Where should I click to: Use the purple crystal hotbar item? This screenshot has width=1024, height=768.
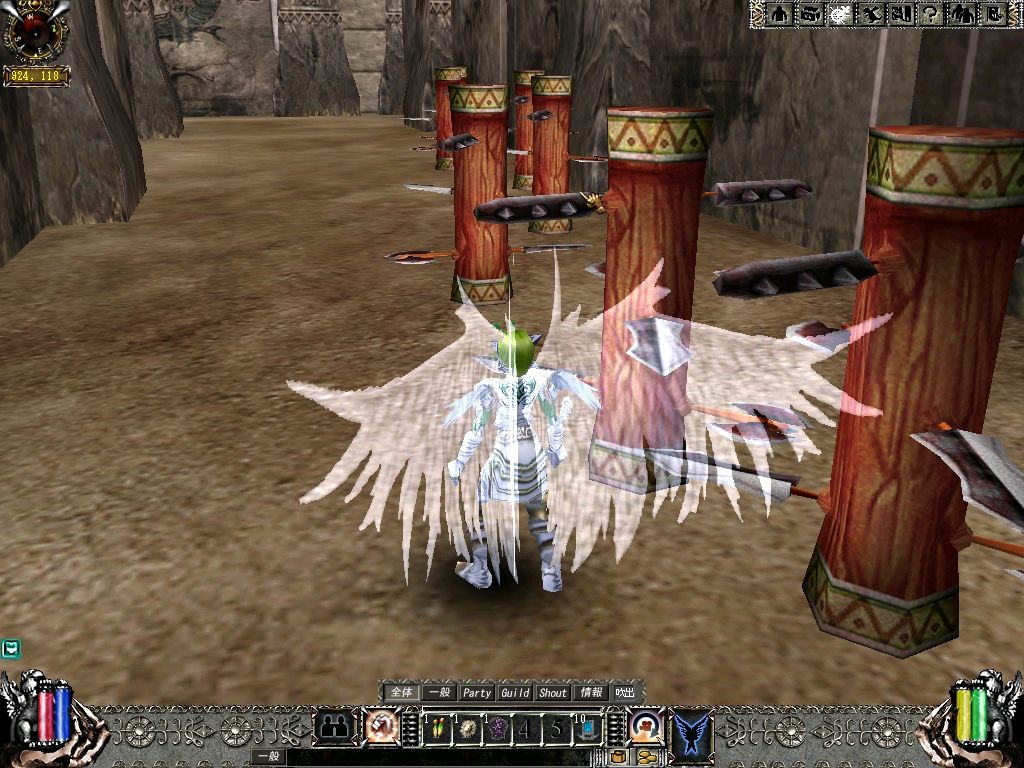tap(497, 729)
